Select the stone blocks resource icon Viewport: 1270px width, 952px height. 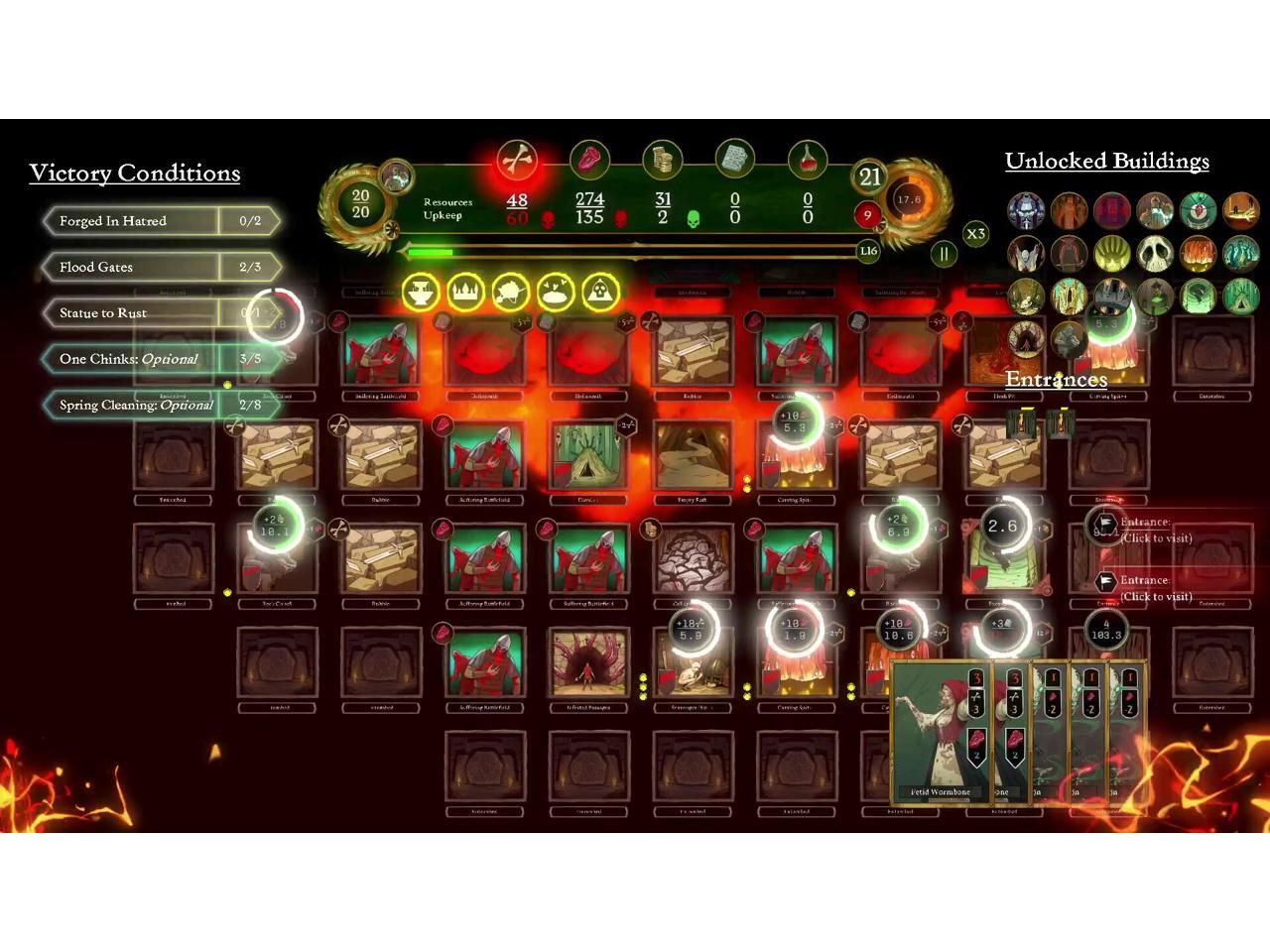point(734,159)
